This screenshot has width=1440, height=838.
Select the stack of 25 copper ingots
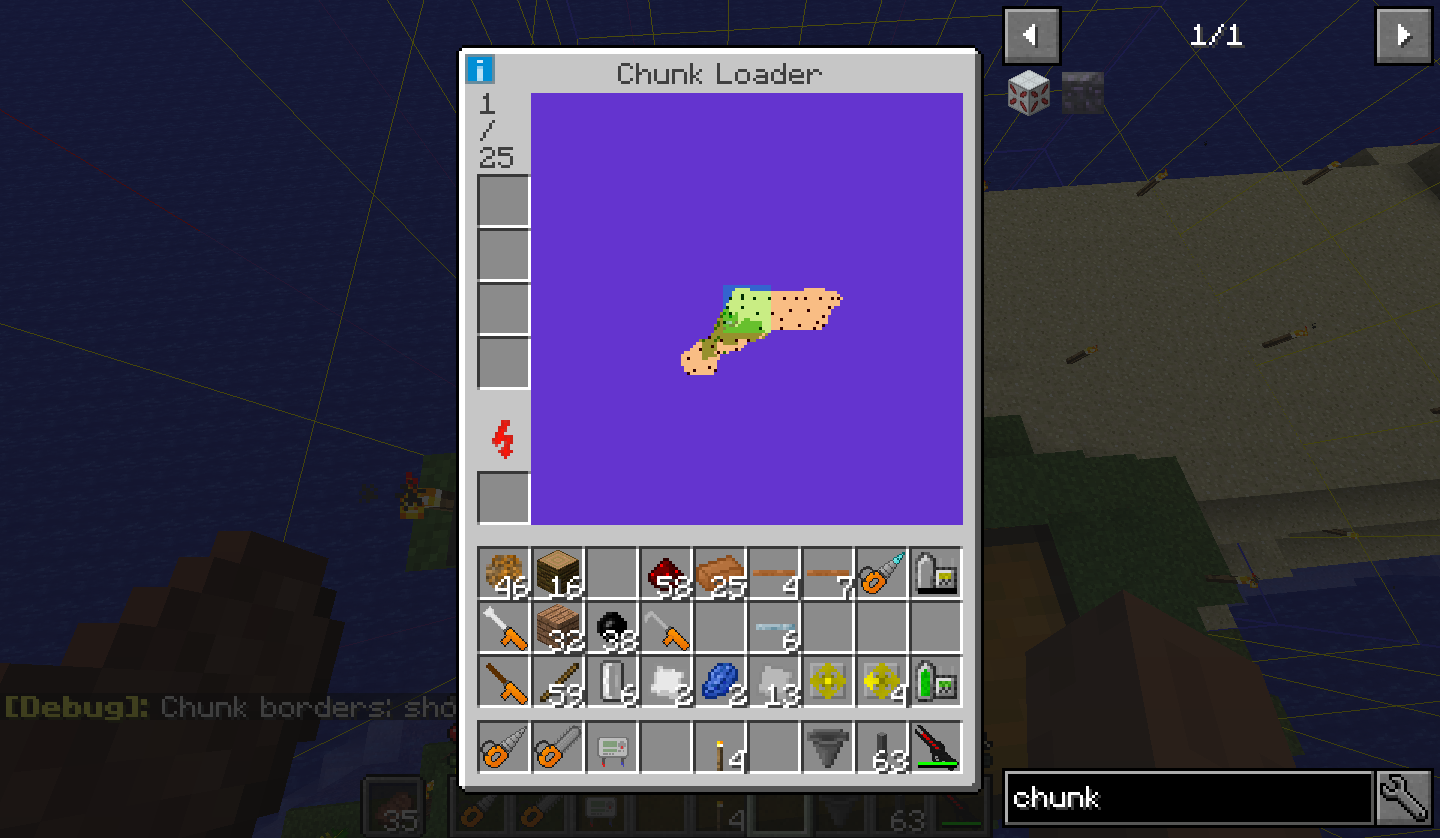coord(720,573)
